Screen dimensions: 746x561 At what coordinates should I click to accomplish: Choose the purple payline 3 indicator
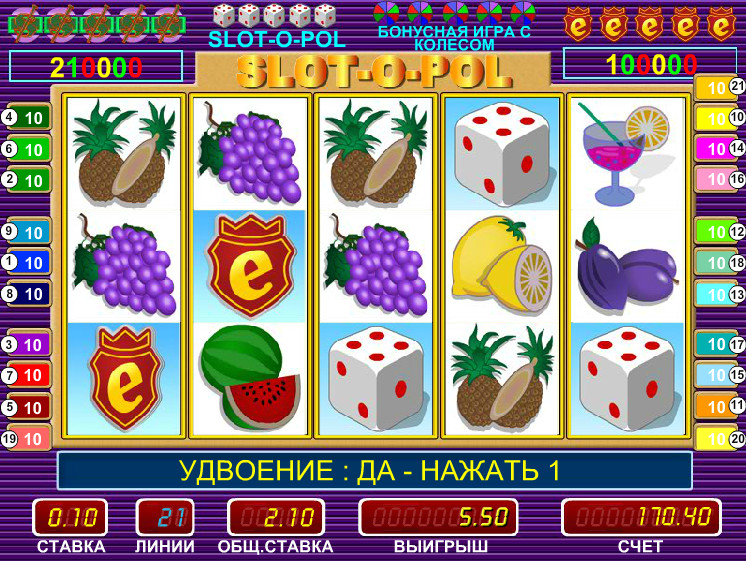click(27, 344)
